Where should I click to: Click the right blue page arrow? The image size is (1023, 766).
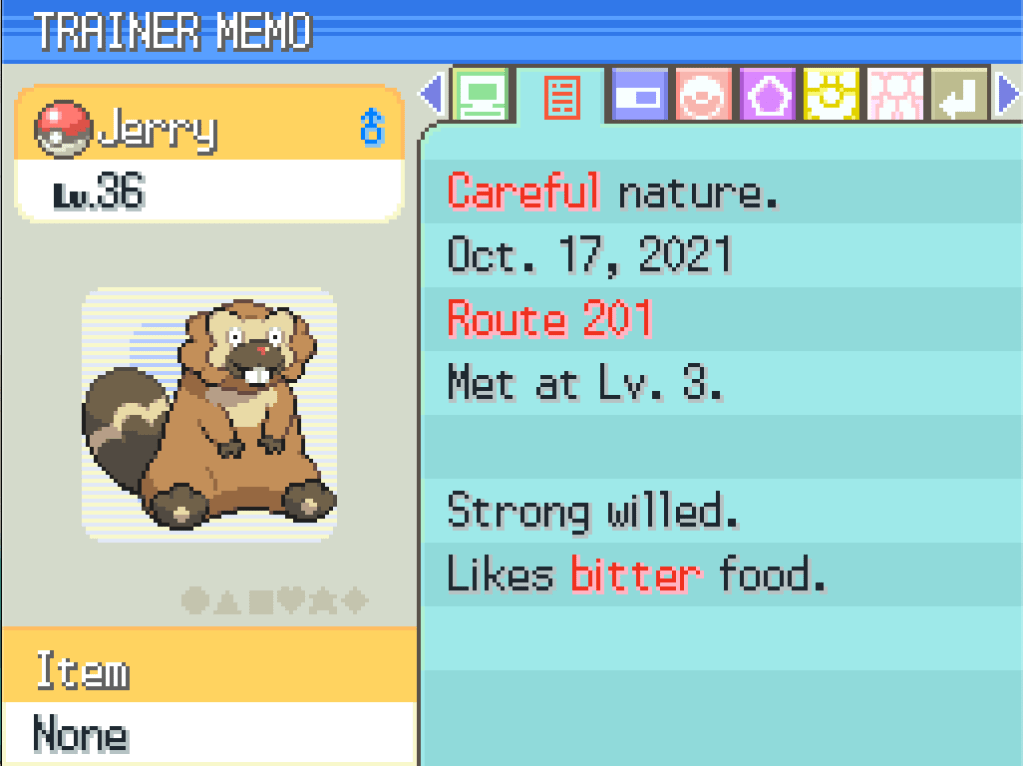(x=1008, y=96)
